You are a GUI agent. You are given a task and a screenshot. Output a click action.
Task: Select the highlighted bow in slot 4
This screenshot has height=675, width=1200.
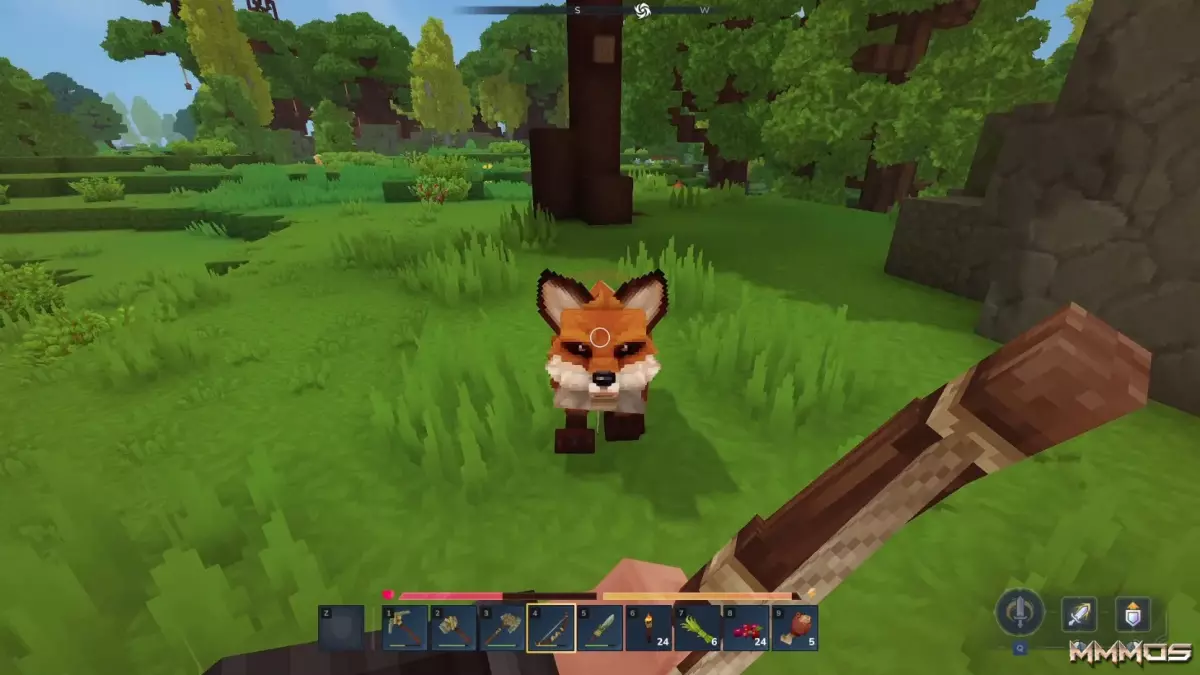551,628
